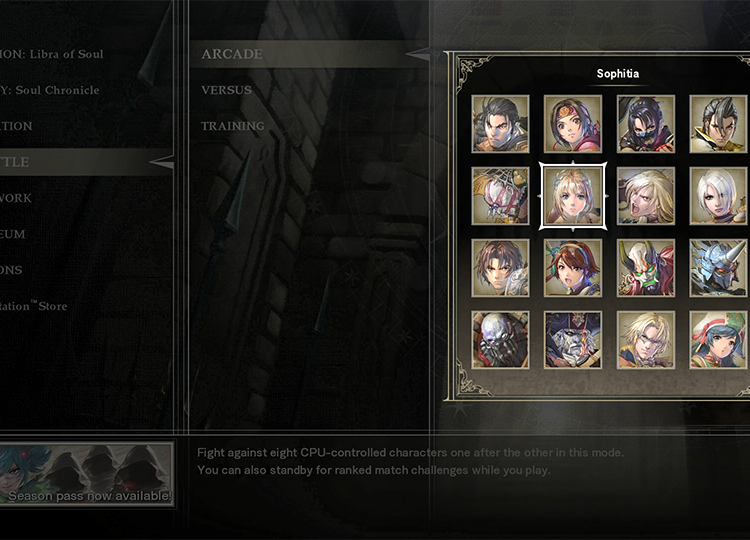The height and width of the screenshot is (540, 750).
Task: Select the bearded pirate Cervantes portrait
Action: click(x=573, y=340)
